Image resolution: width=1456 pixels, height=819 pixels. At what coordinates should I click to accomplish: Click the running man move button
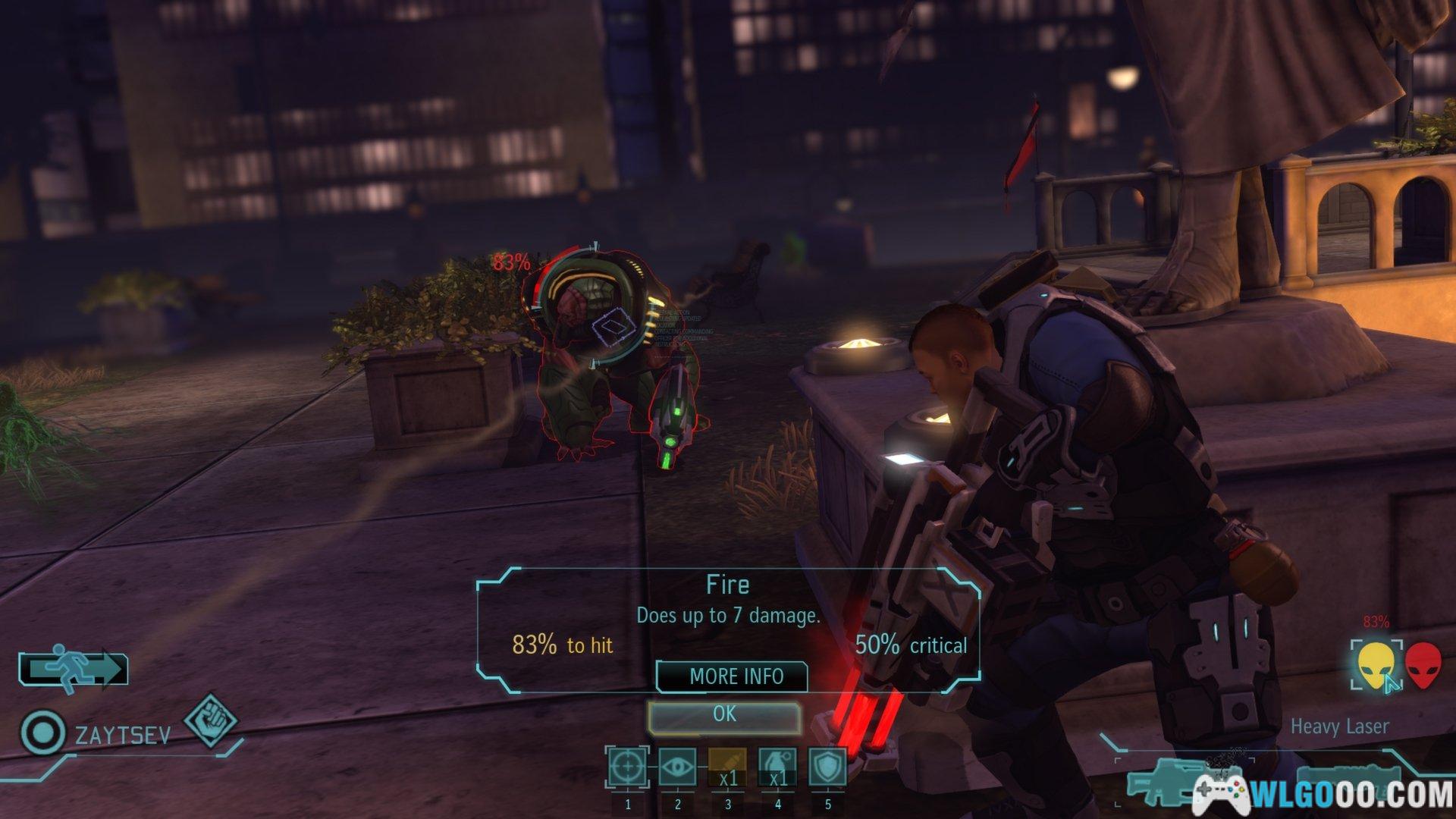point(73,670)
